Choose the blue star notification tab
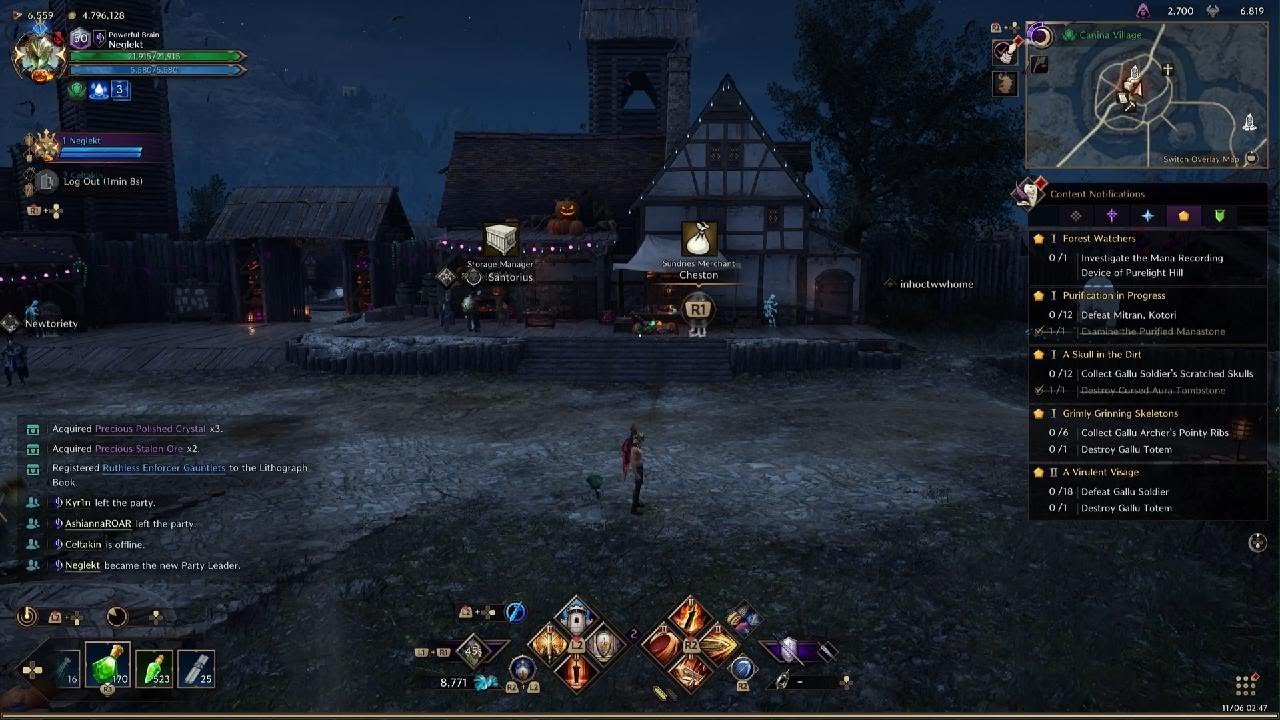The height and width of the screenshot is (720, 1280). [x=1148, y=216]
